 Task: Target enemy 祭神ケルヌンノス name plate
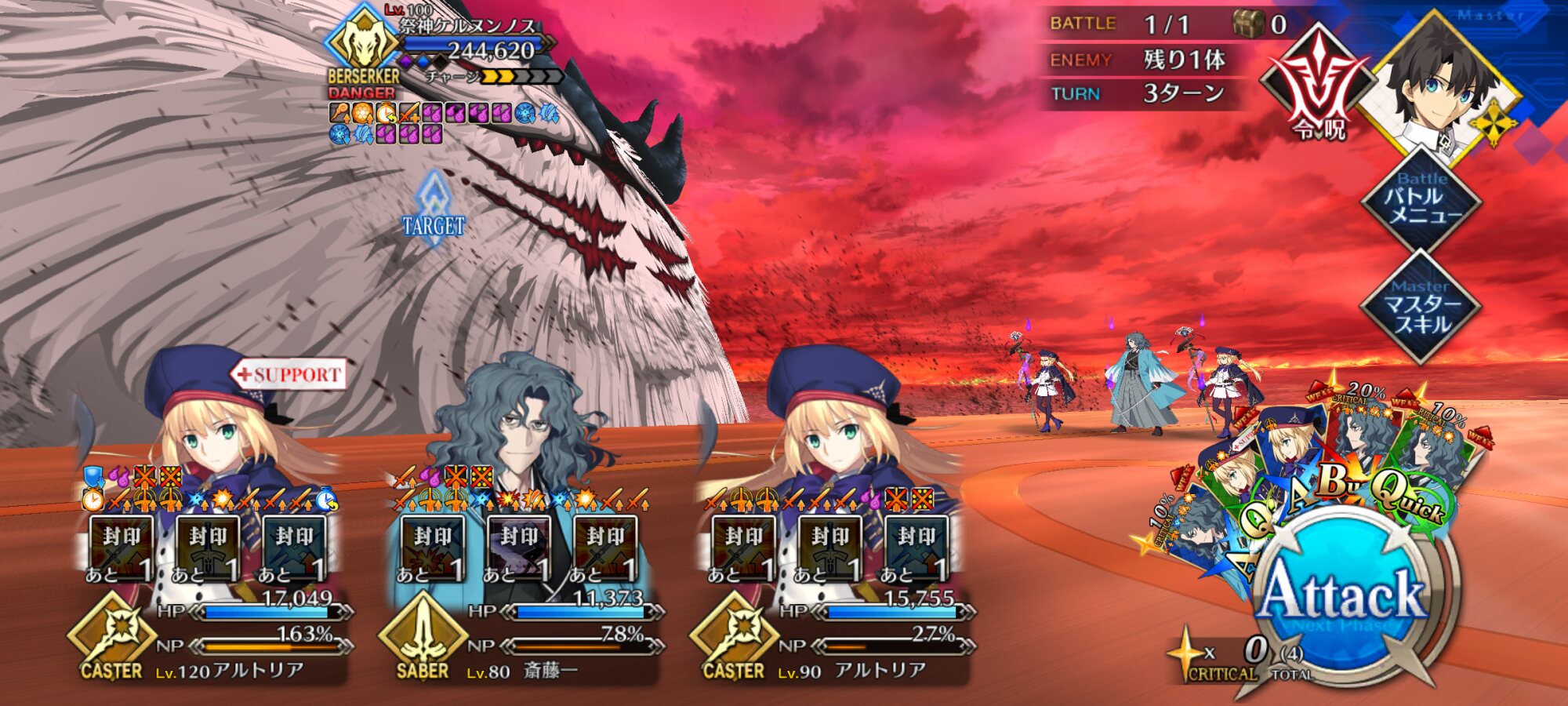(x=468, y=26)
